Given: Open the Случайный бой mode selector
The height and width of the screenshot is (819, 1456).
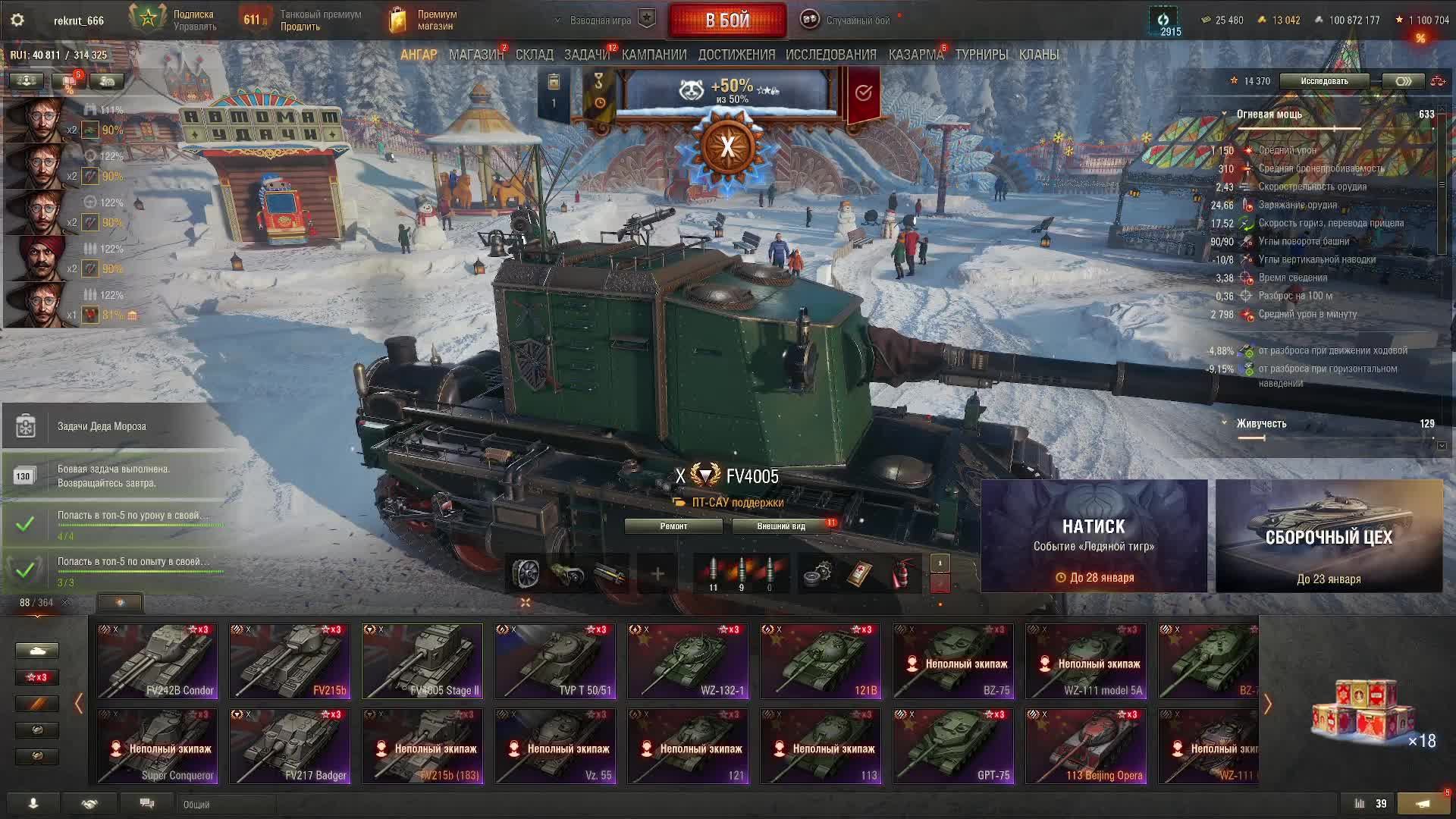Looking at the screenshot, I should (849, 20).
